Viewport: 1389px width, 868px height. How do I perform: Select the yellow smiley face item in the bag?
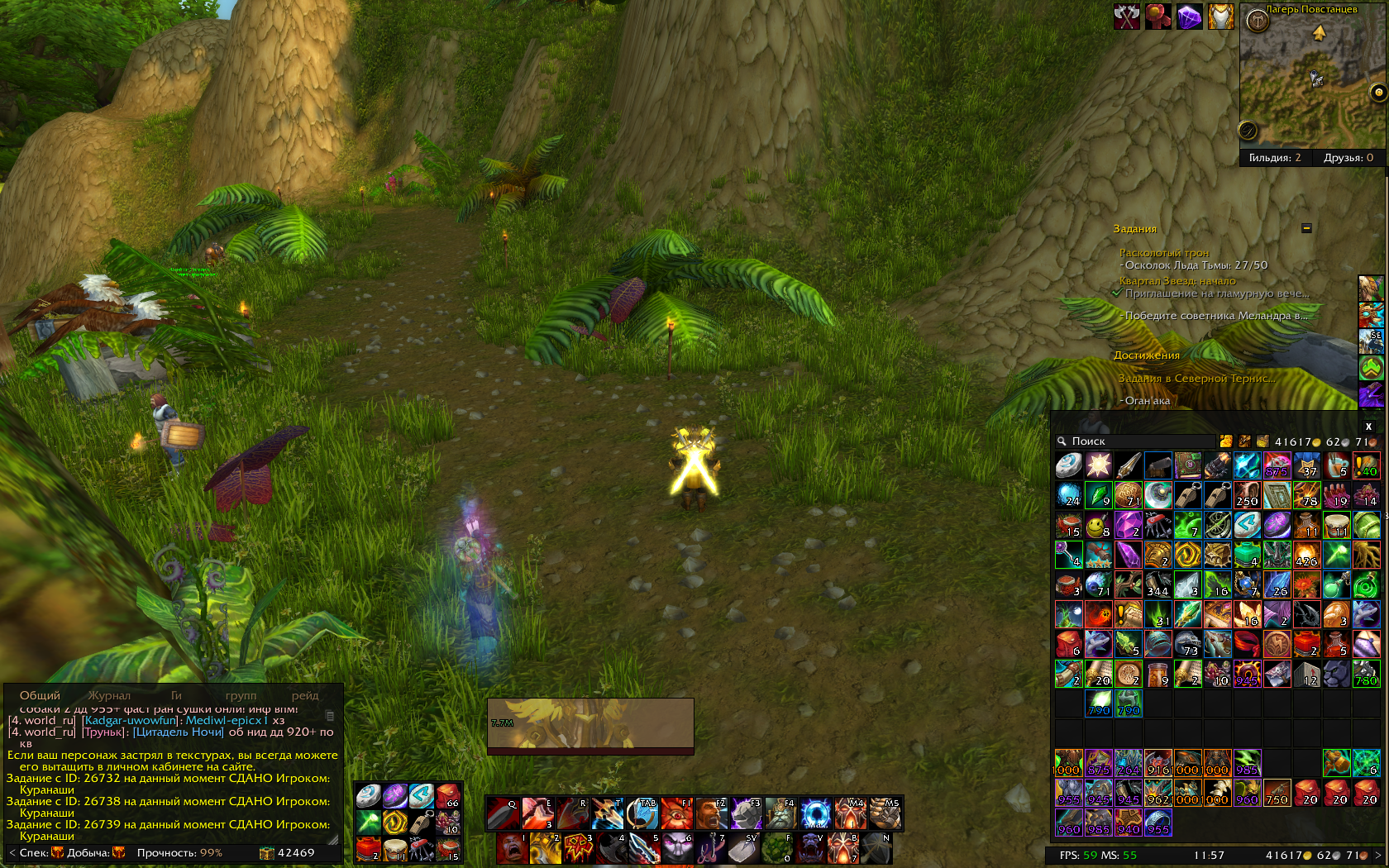point(1098,525)
